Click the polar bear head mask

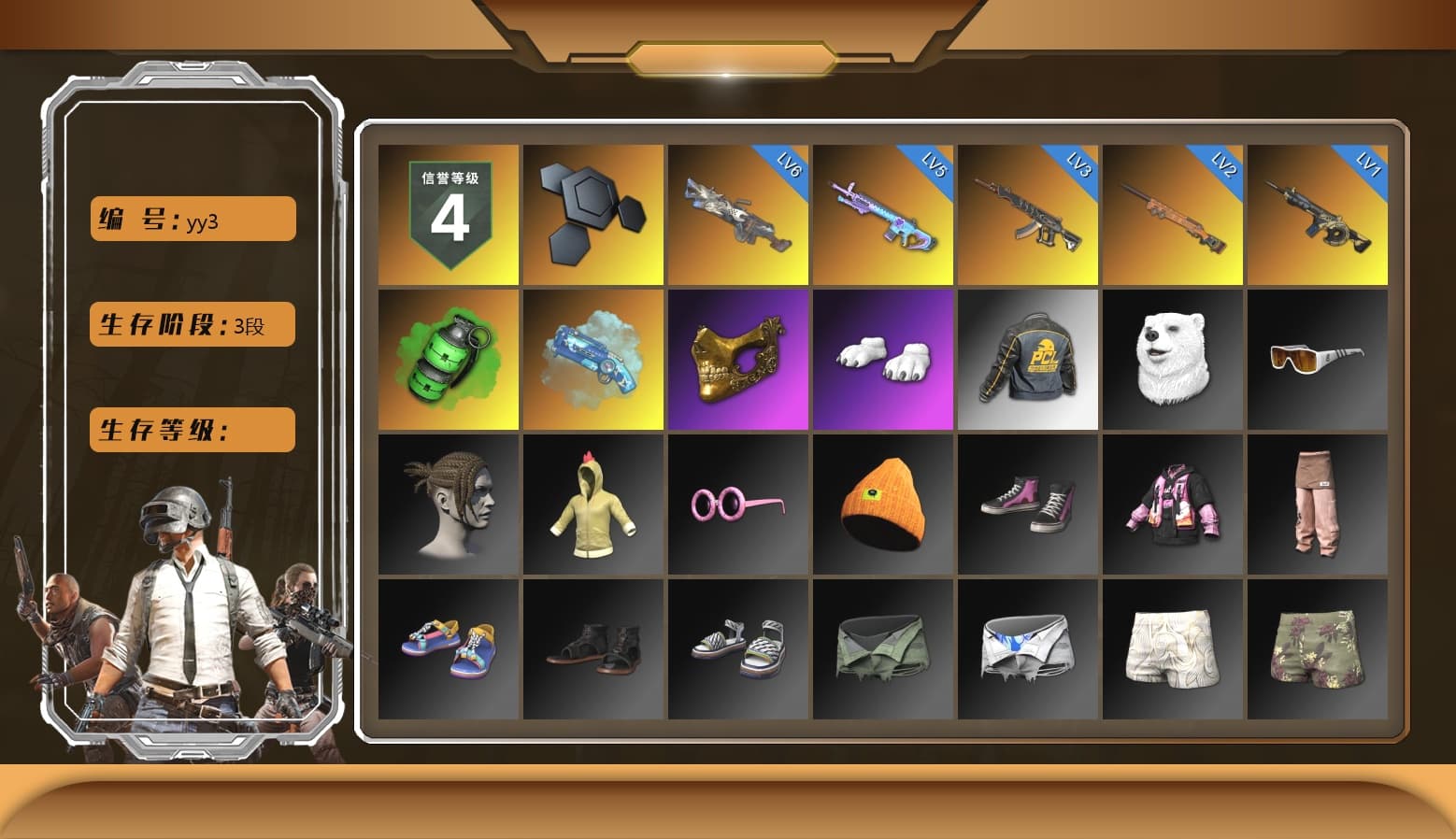tap(1173, 360)
